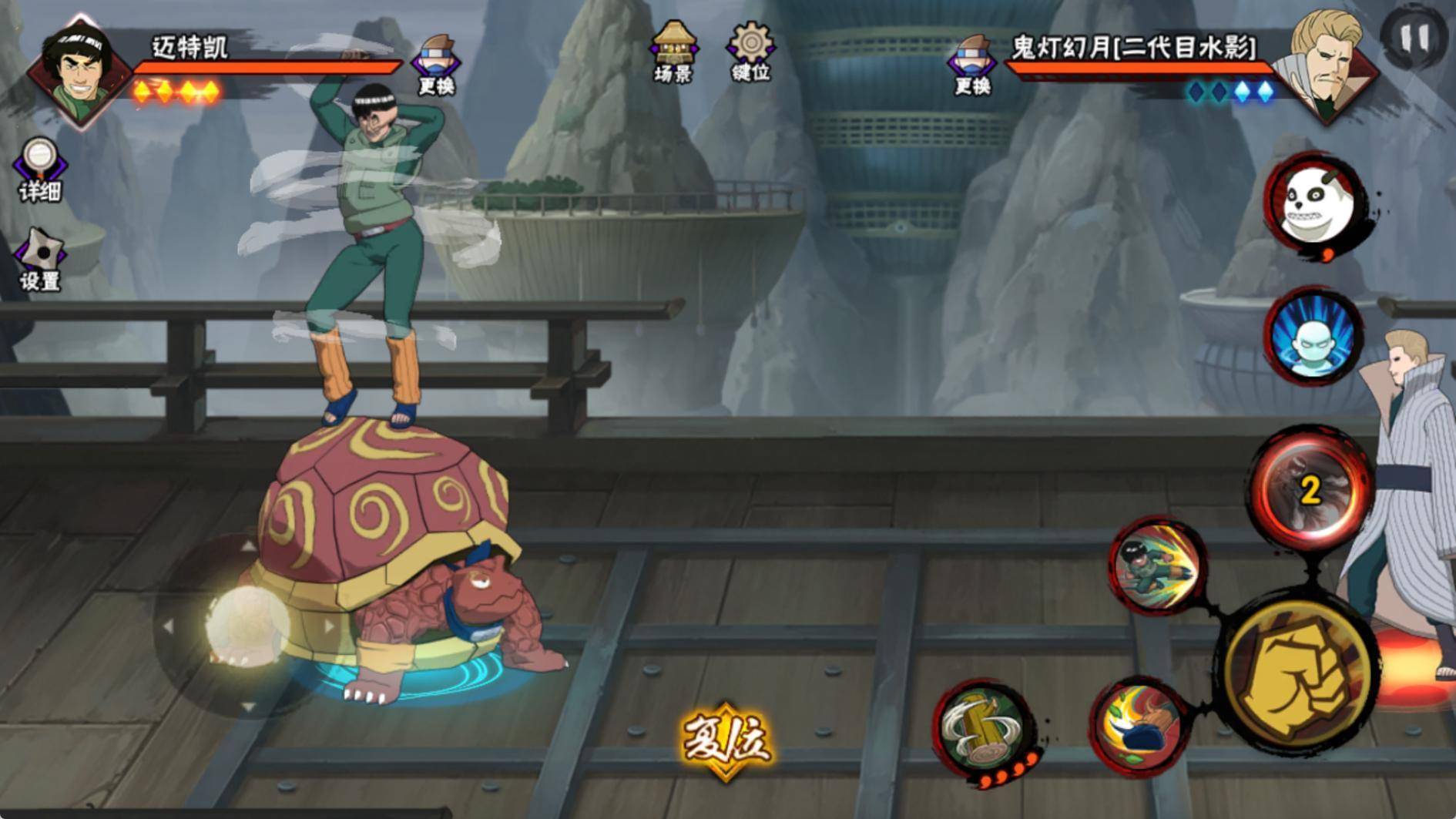Summon the panda assist

pos(1314,203)
